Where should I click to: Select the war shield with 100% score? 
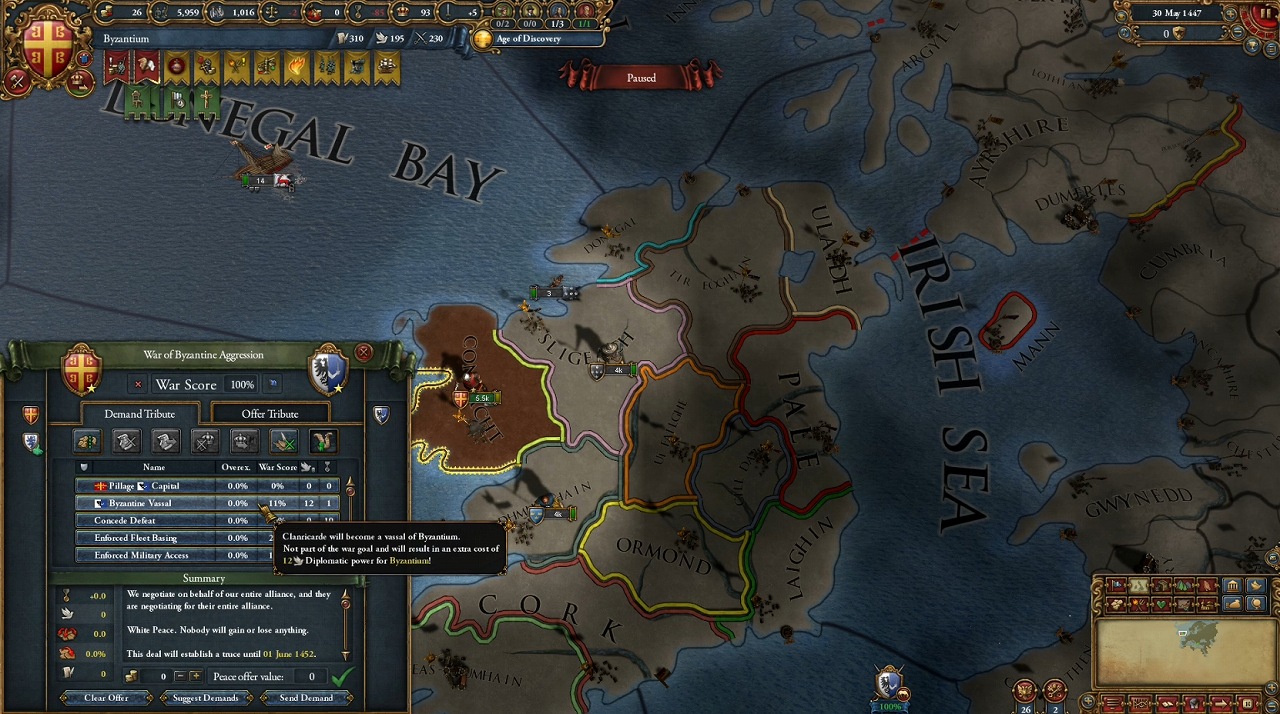tap(889, 685)
